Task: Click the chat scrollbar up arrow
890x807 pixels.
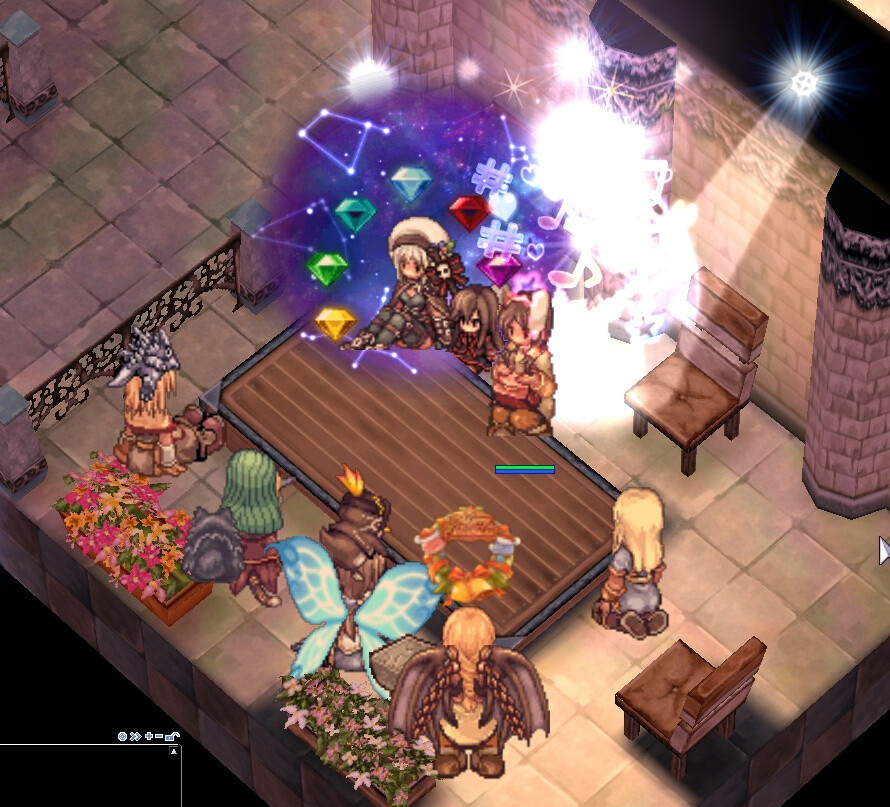Action: click(175, 750)
